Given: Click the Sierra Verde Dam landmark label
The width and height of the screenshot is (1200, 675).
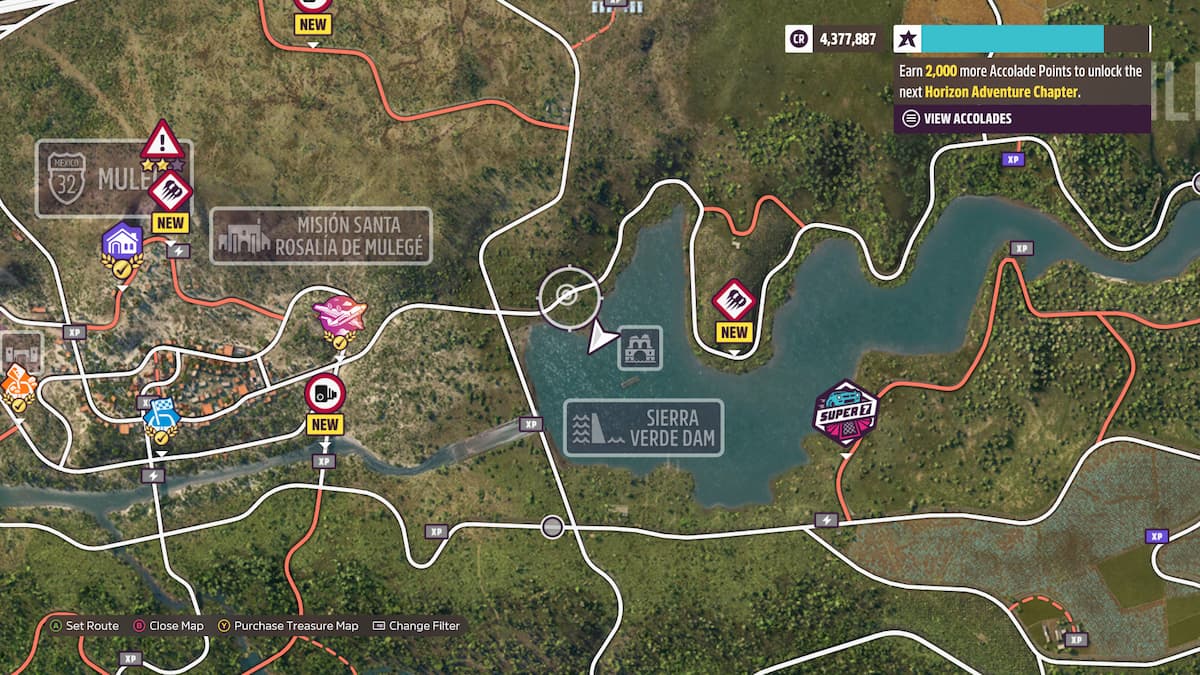Looking at the screenshot, I should (x=643, y=428).
